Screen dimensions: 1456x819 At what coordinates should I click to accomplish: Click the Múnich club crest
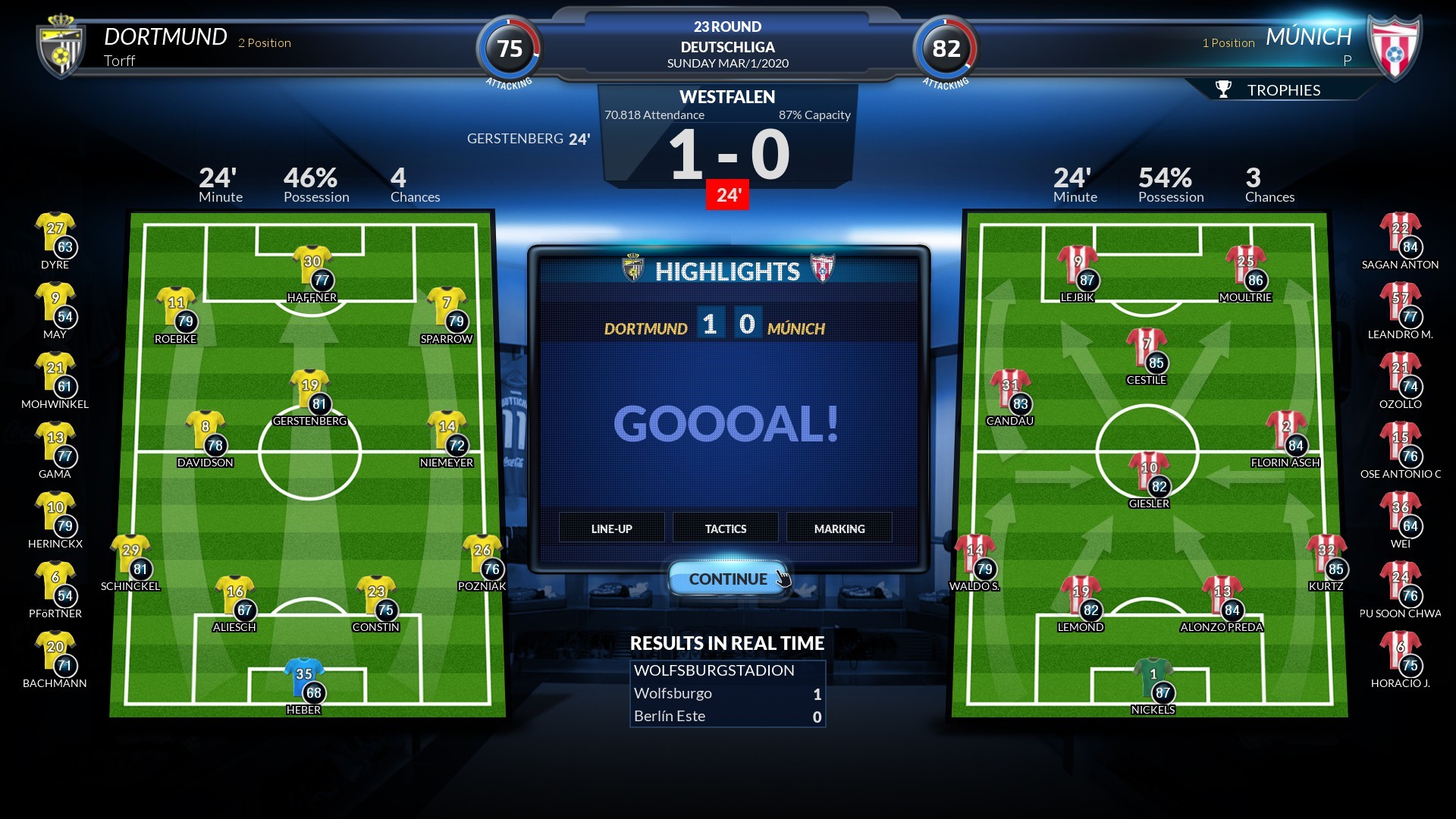click(1395, 47)
